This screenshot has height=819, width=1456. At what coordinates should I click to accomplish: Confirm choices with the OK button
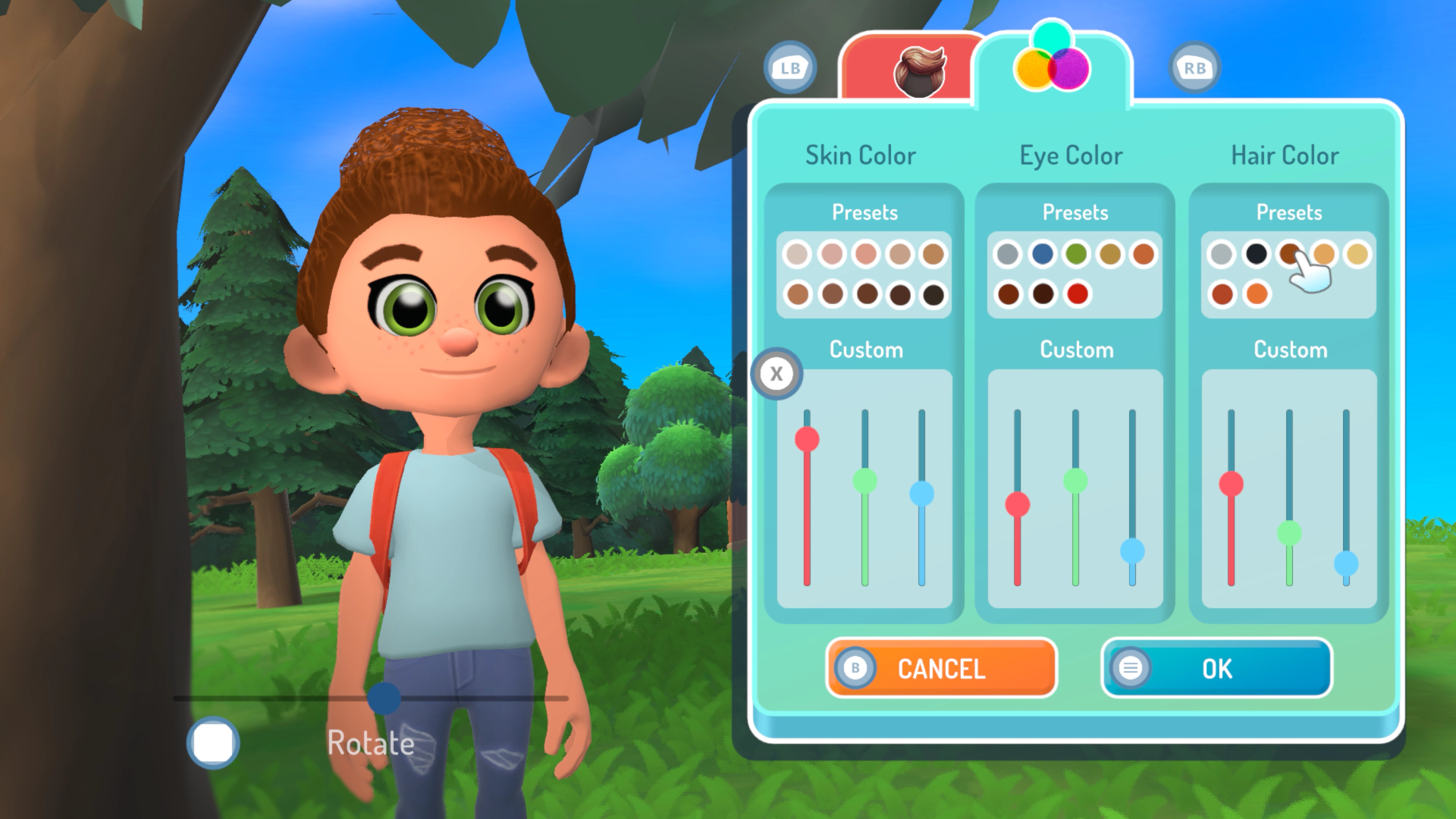[x=1216, y=668]
